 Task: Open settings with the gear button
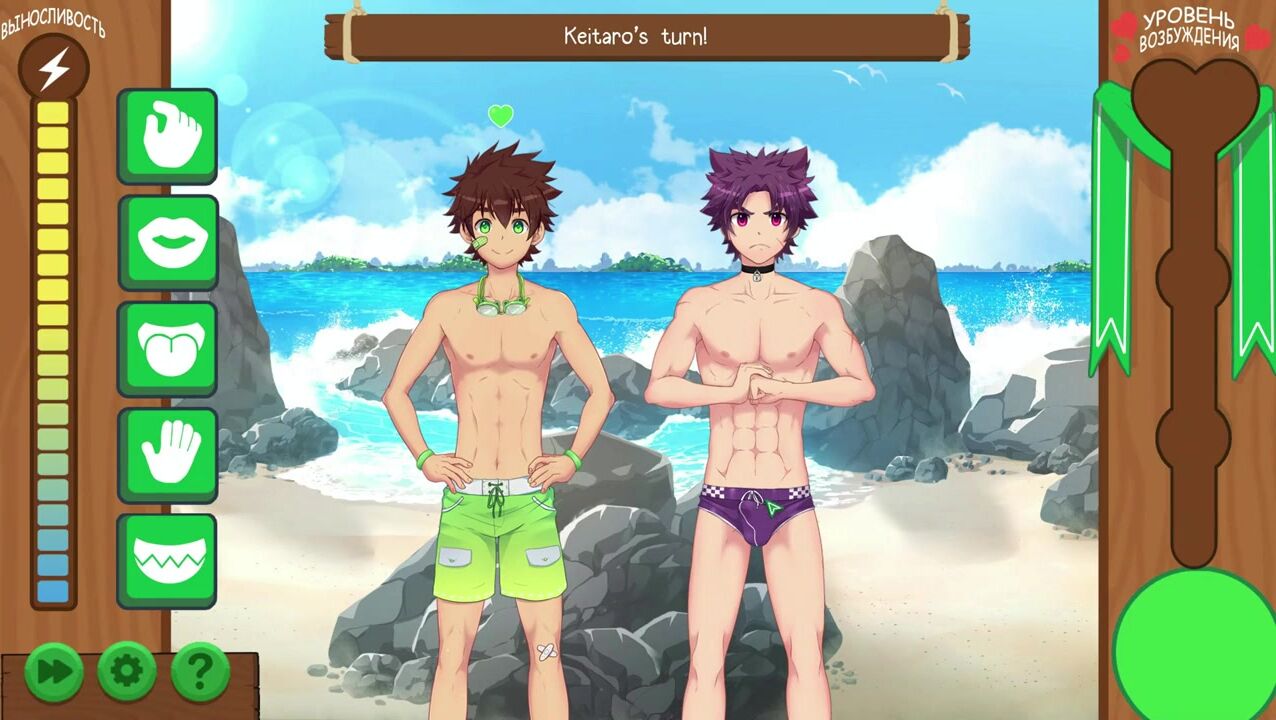tap(127, 671)
